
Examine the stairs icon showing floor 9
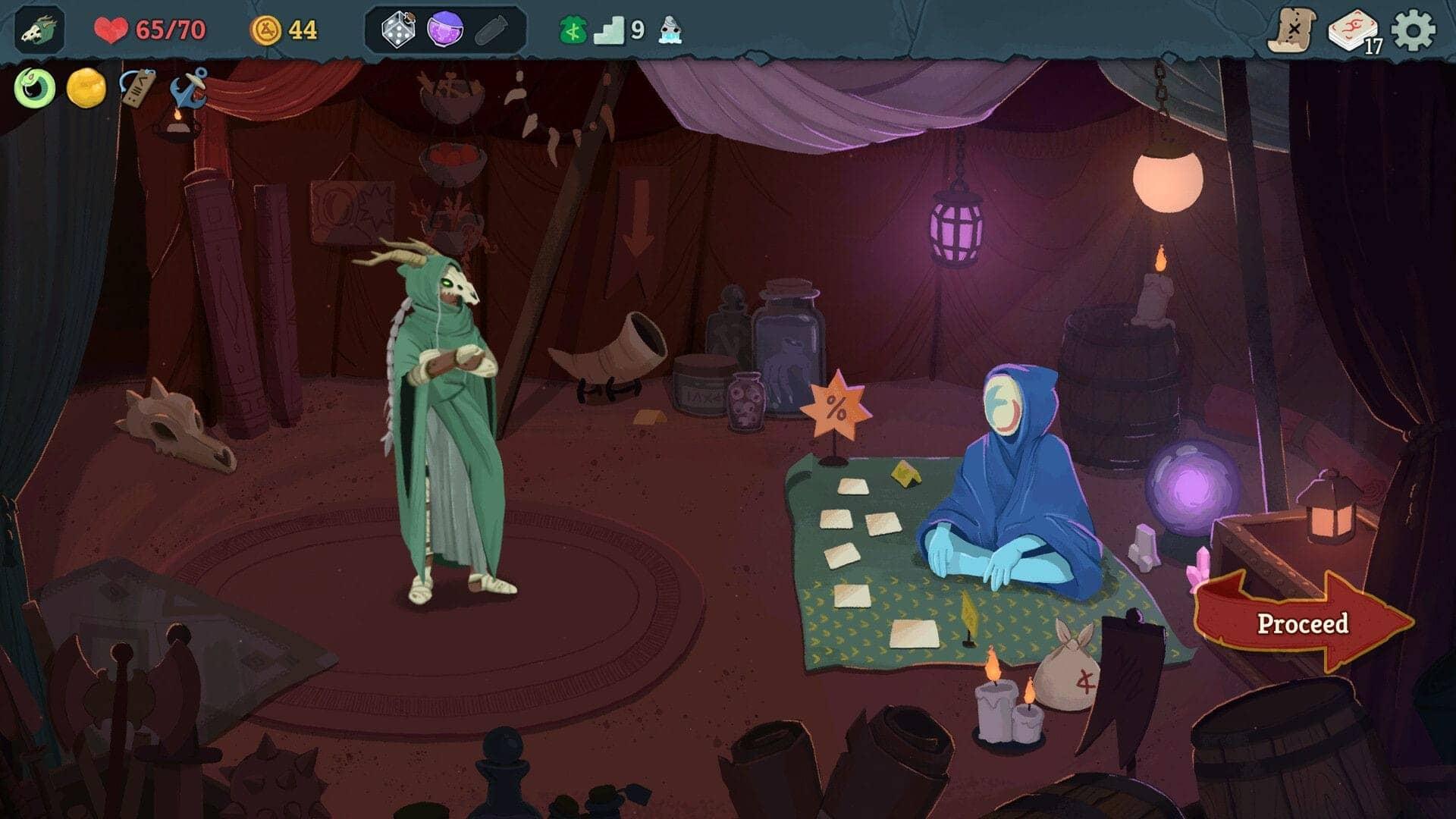point(614,32)
